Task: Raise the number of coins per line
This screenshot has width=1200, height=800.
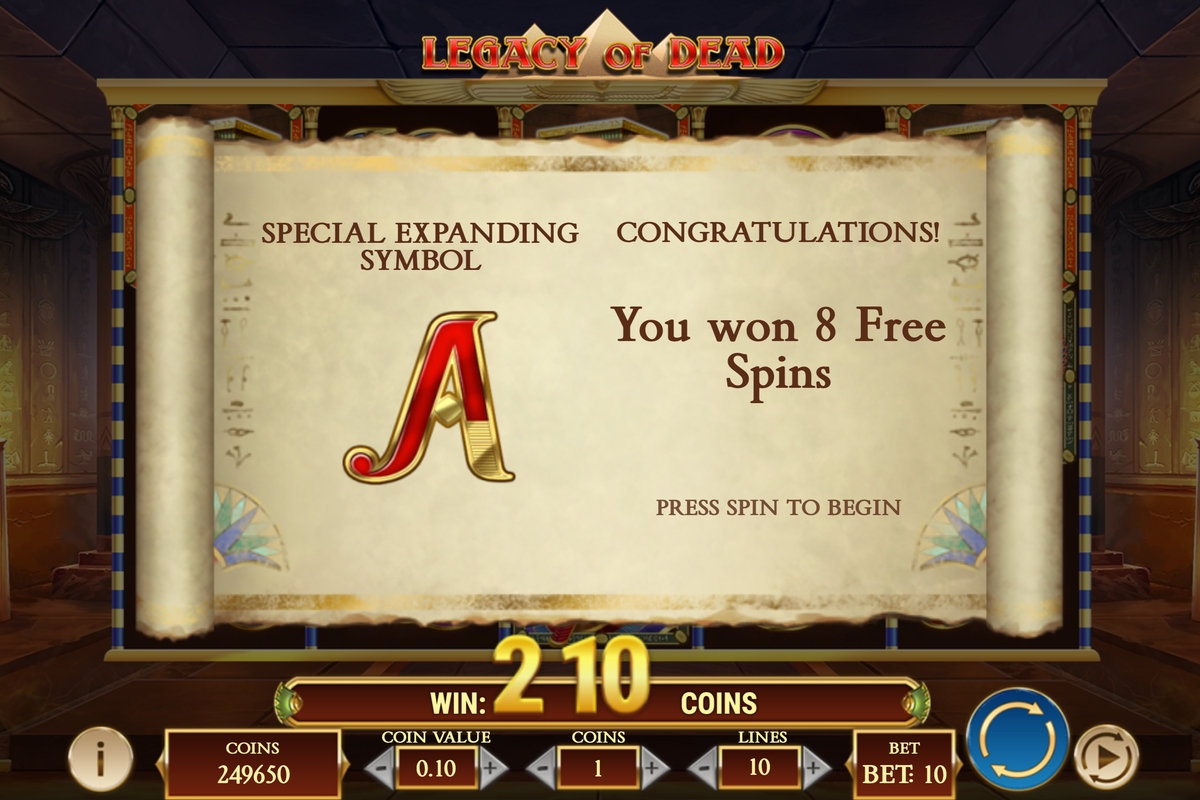Action: (x=651, y=768)
